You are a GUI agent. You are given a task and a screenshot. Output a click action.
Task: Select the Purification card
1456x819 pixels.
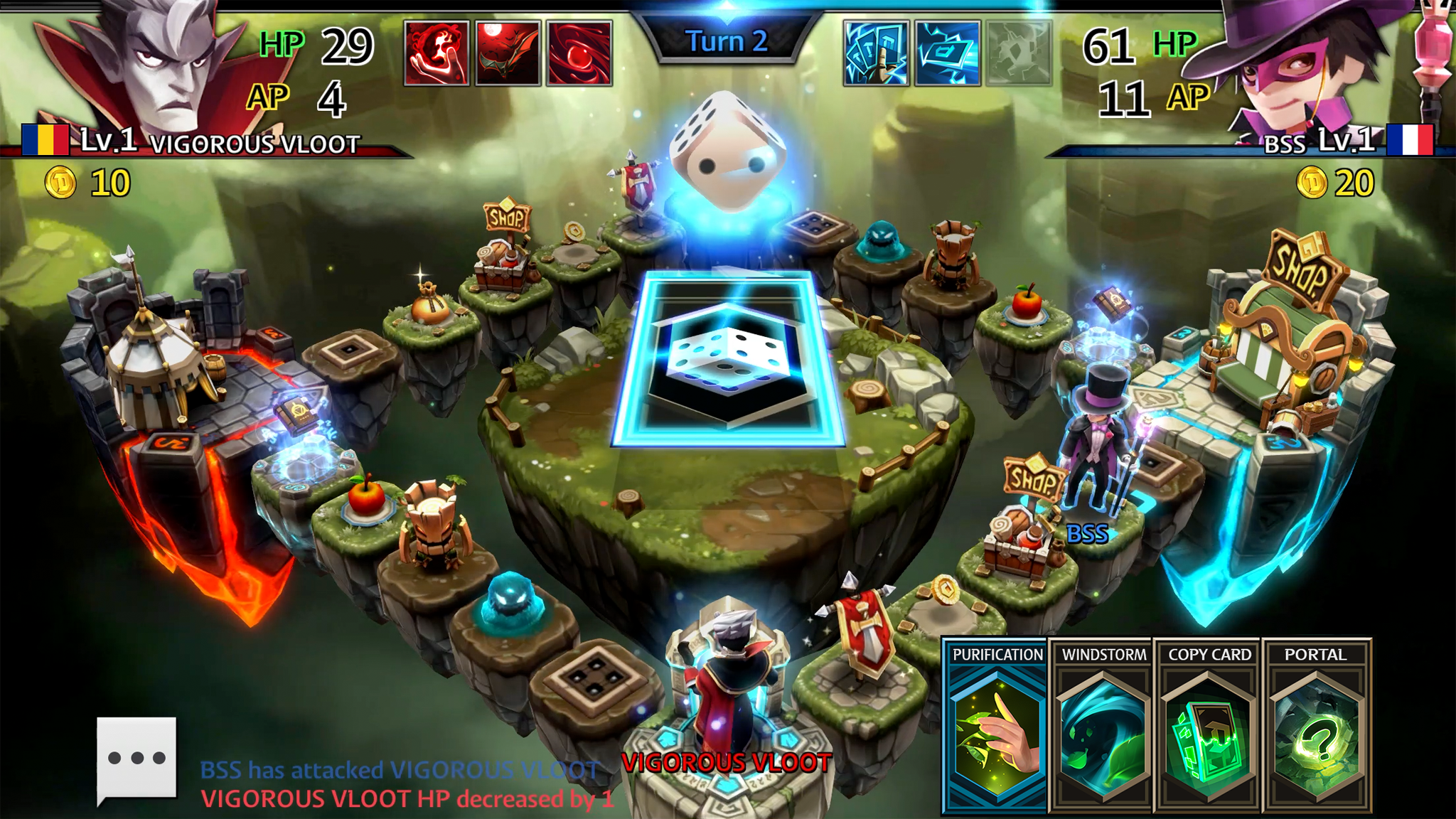coord(996,727)
